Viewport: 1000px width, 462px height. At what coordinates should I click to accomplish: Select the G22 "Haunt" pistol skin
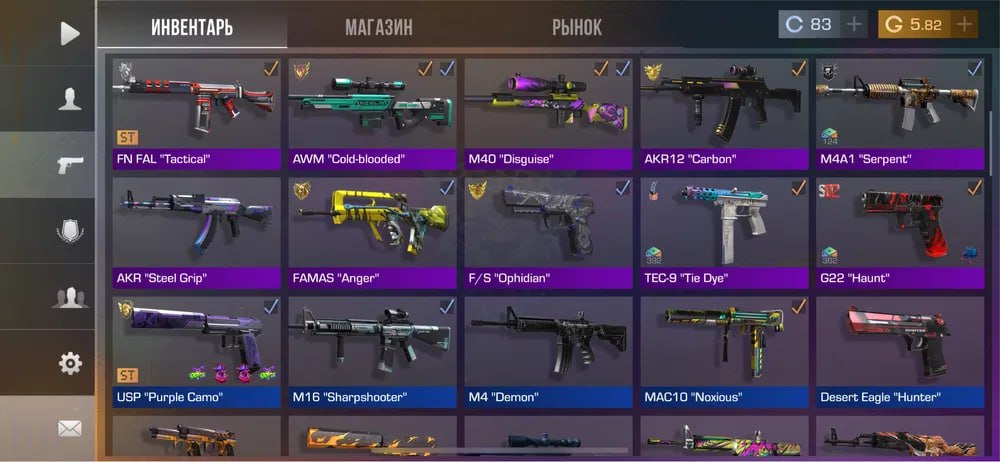click(x=900, y=231)
